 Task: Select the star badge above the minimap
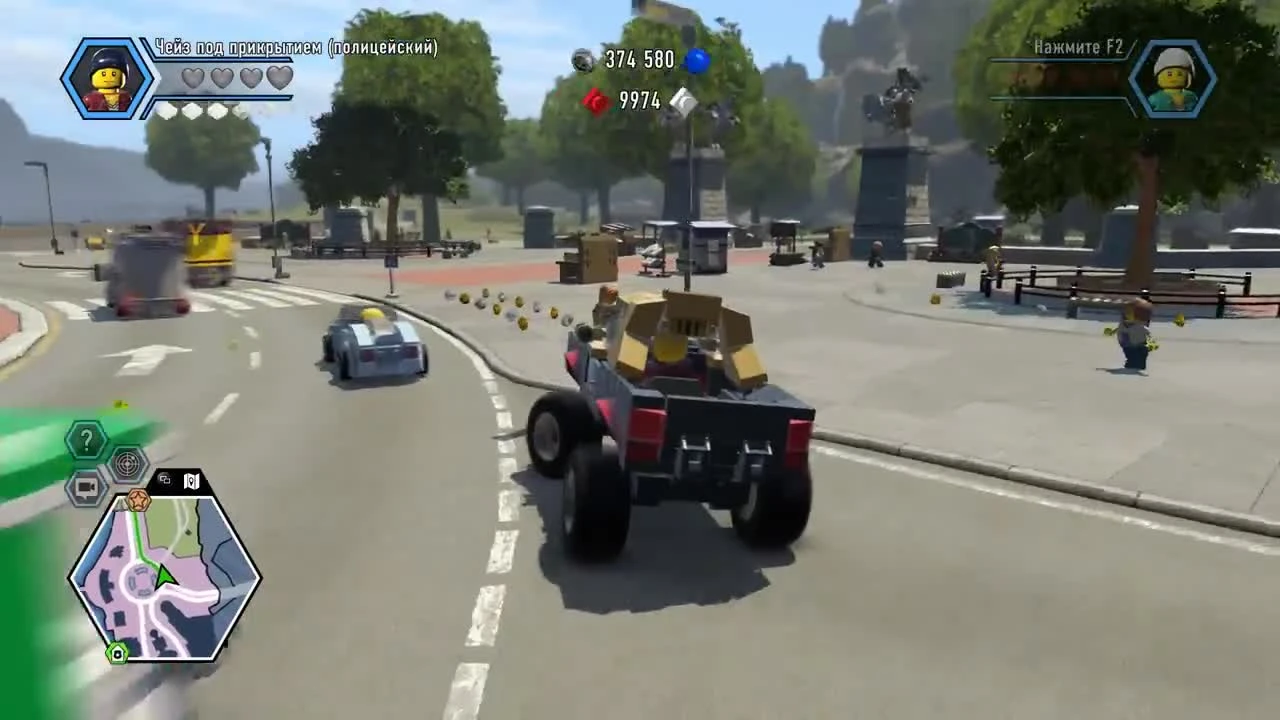tap(139, 501)
